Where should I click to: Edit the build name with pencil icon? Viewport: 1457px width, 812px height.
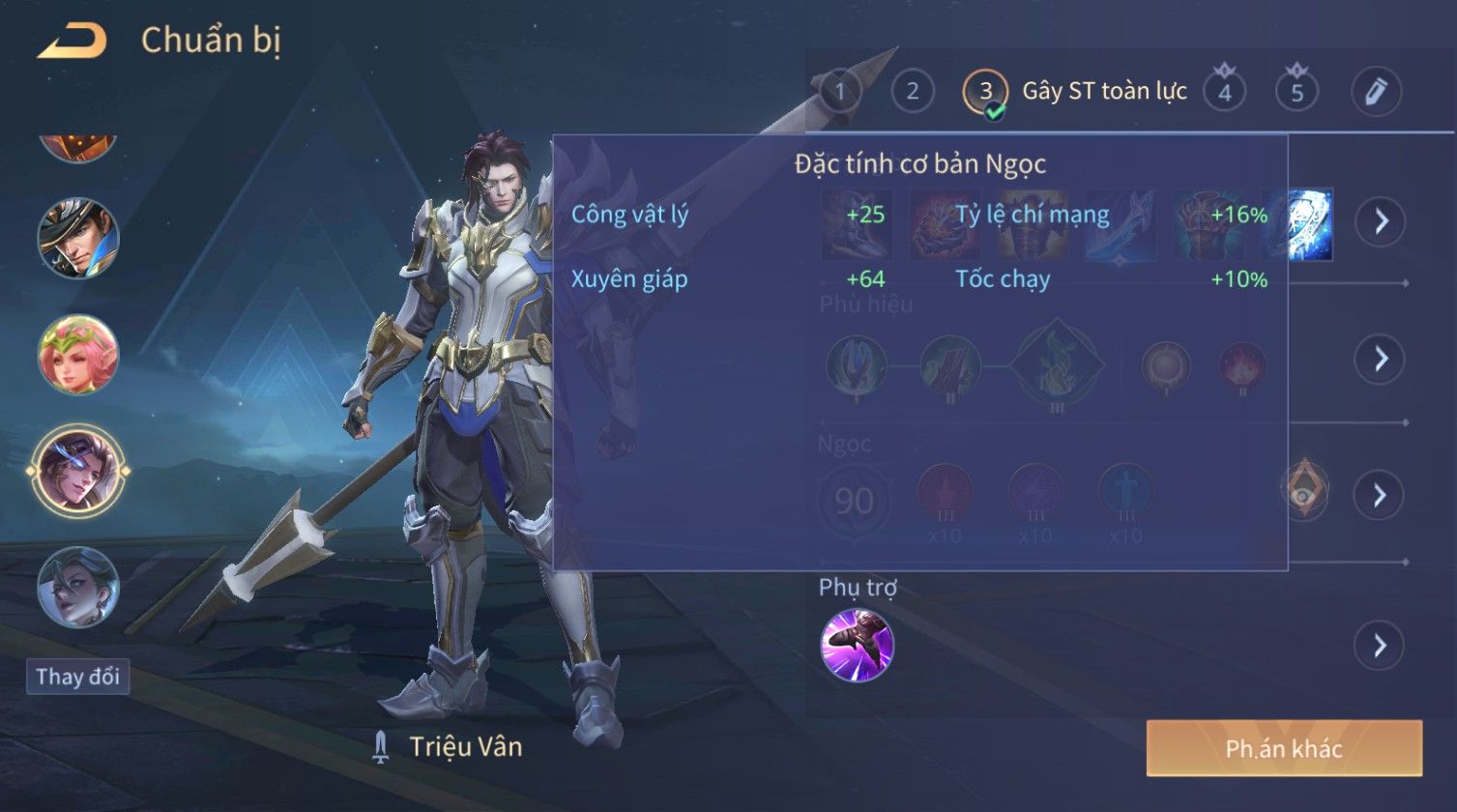(x=1376, y=92)
